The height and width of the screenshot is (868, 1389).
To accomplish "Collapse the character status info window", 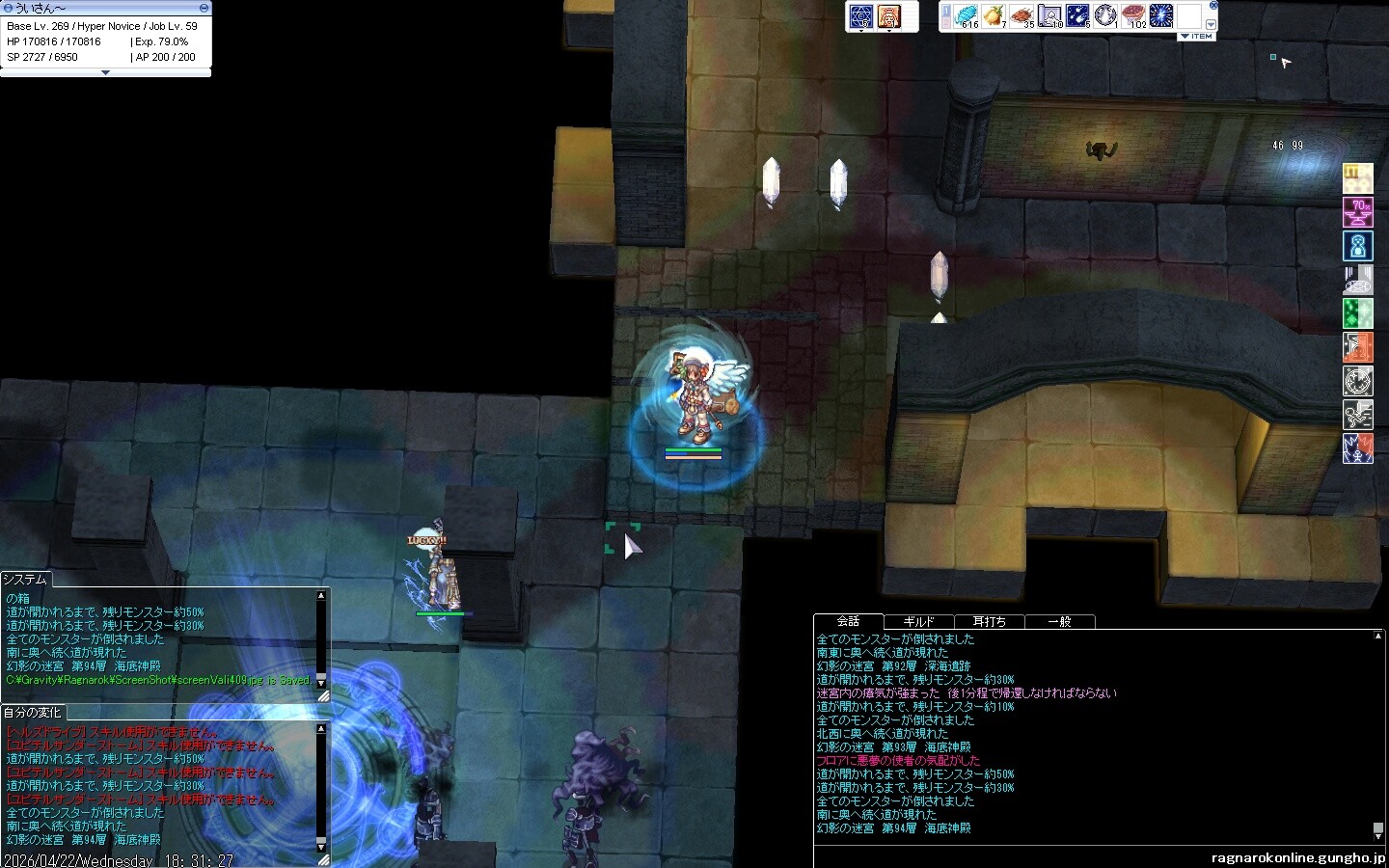I will coord(105,72).
